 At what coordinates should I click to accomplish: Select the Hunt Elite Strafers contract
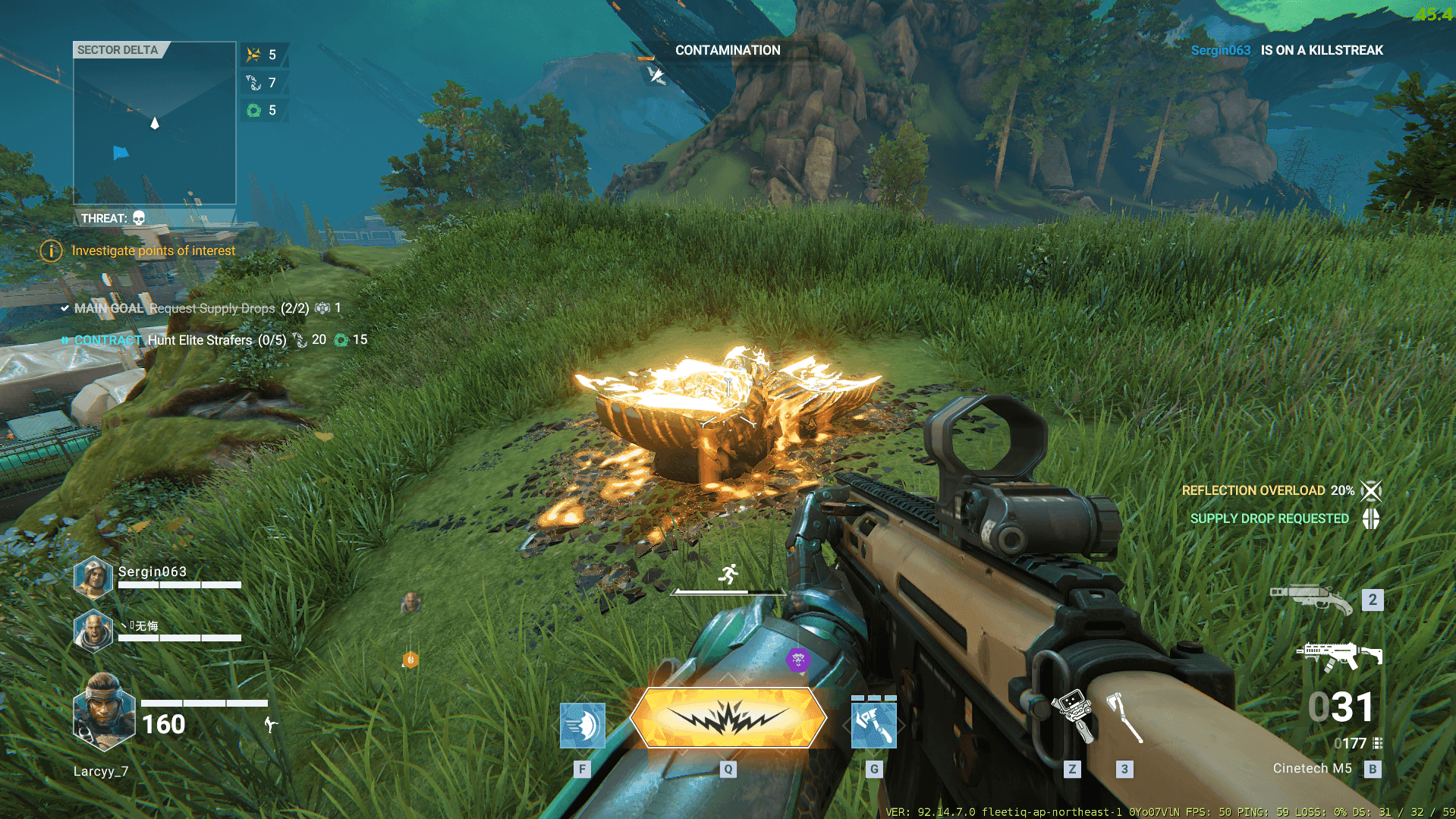200,340
